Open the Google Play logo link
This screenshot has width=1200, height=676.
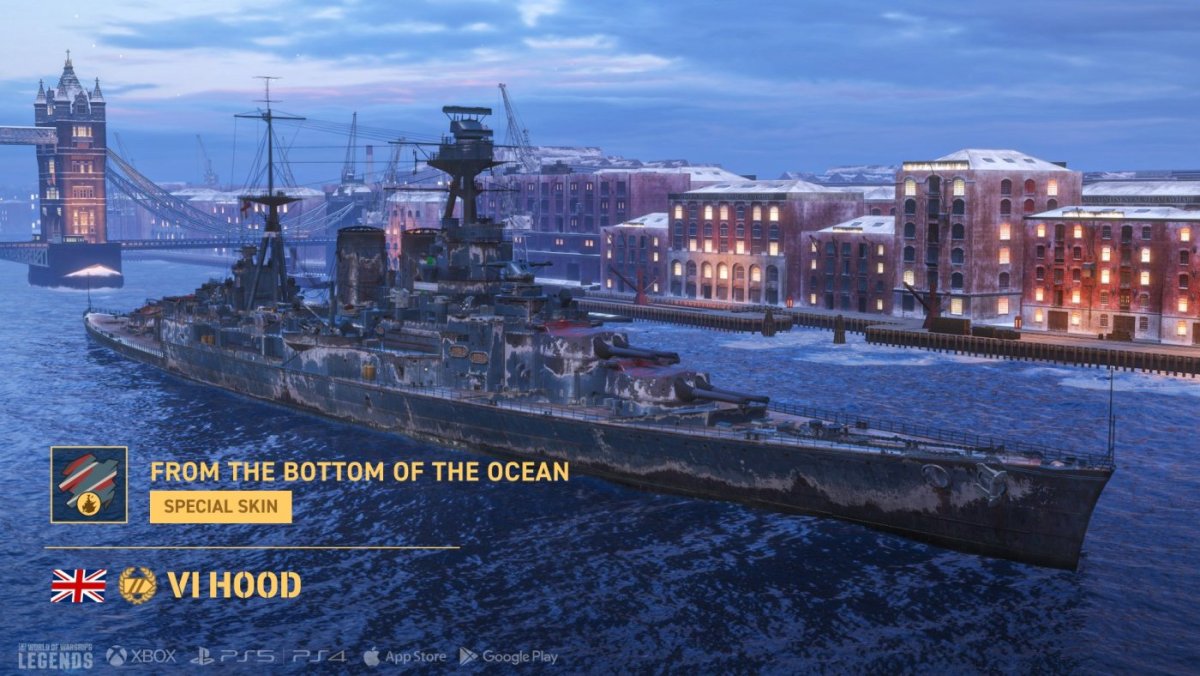pos(508,657)
